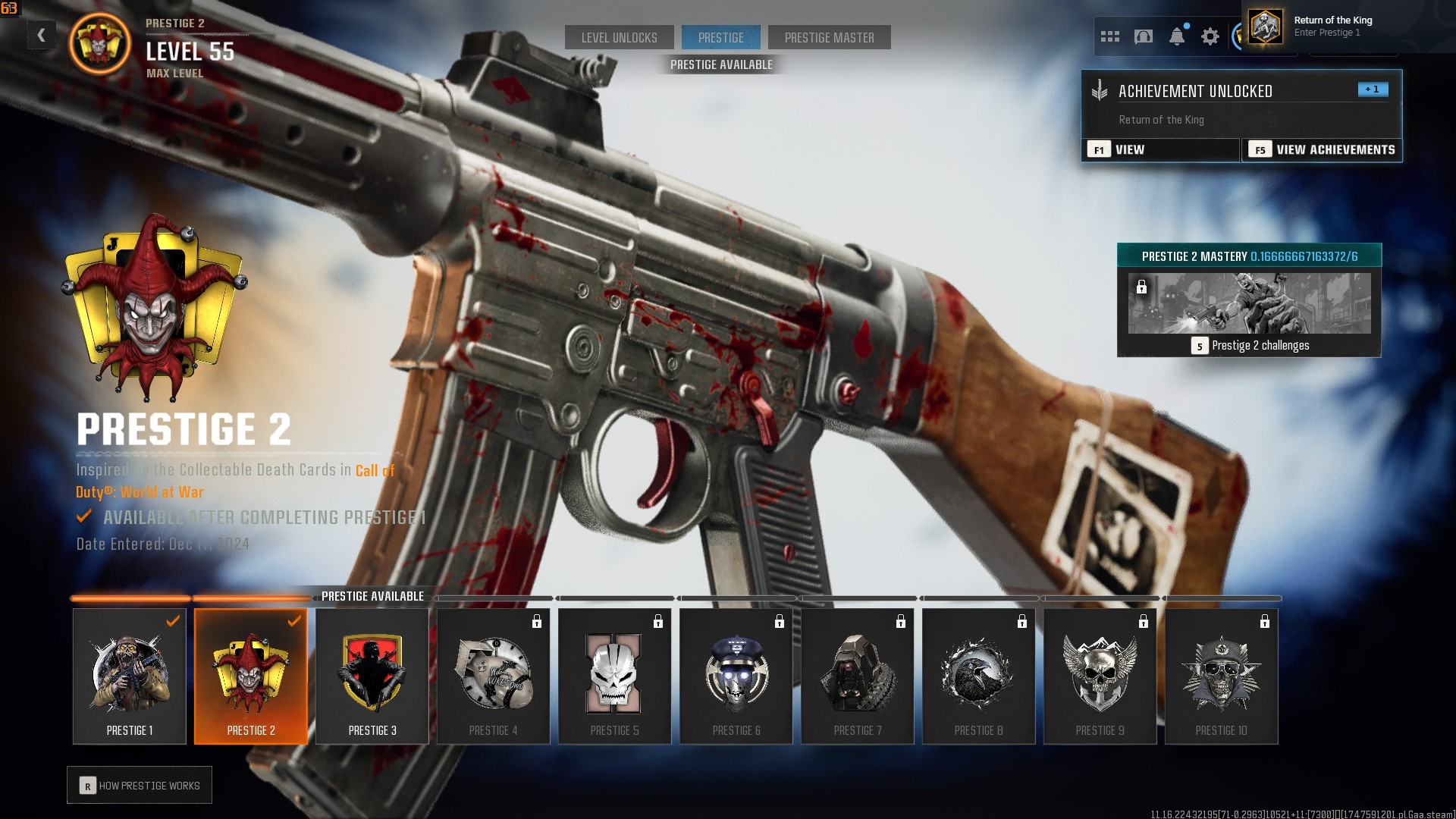Select the locked Prestige 10 tile
1456x819 pixels.
(x=1222, y=676)
